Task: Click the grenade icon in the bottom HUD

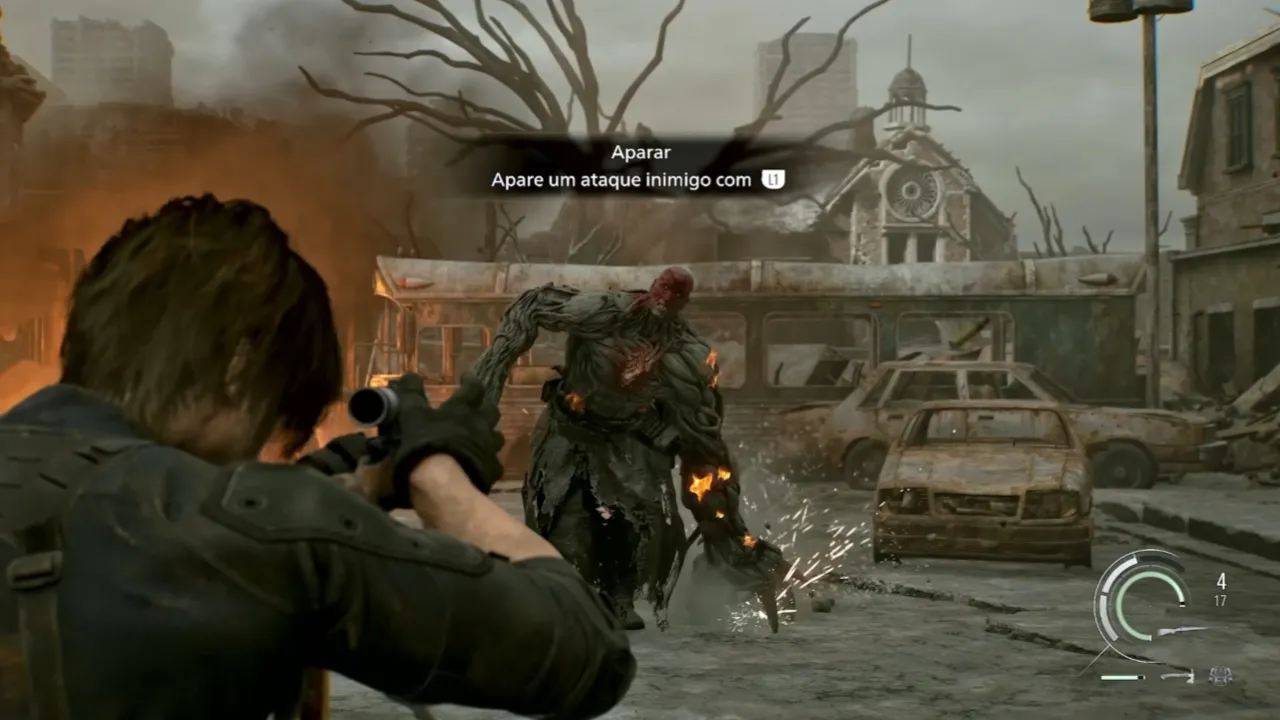Action: pyautogui.click(x=1220, y=676)
